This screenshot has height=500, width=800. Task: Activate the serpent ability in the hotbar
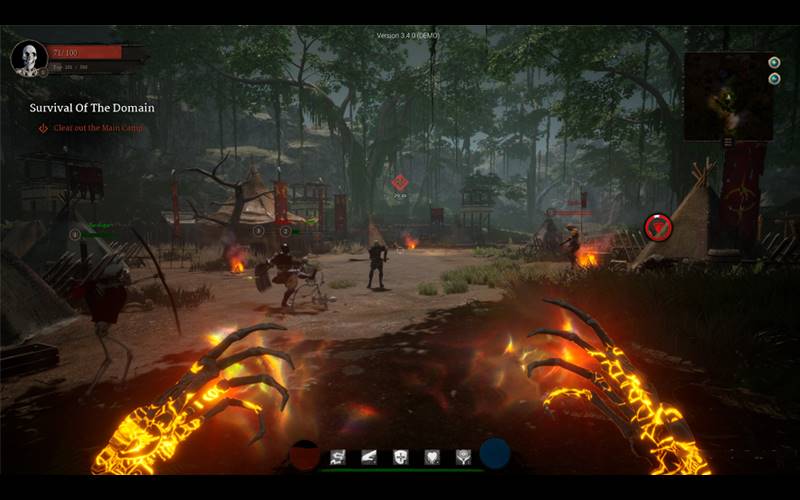[337, 457]
